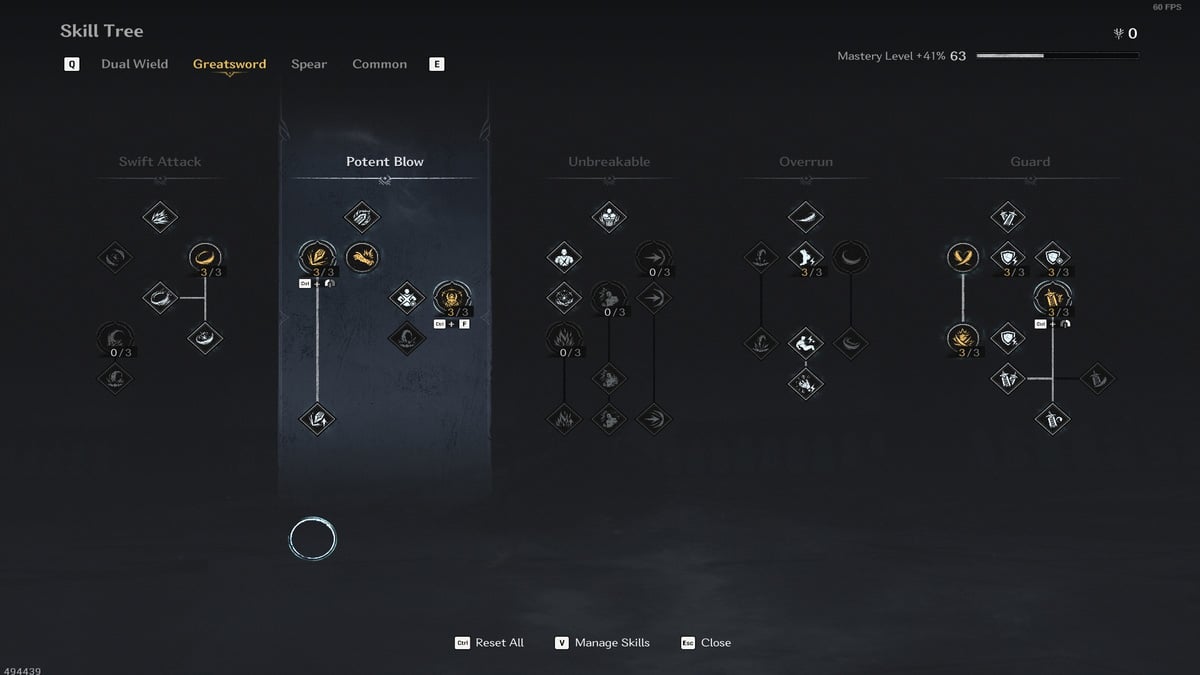The width and height of the screenshot is (1200, 675).
Task: Open the Spear skill tab
Action: tap(309, 64)
